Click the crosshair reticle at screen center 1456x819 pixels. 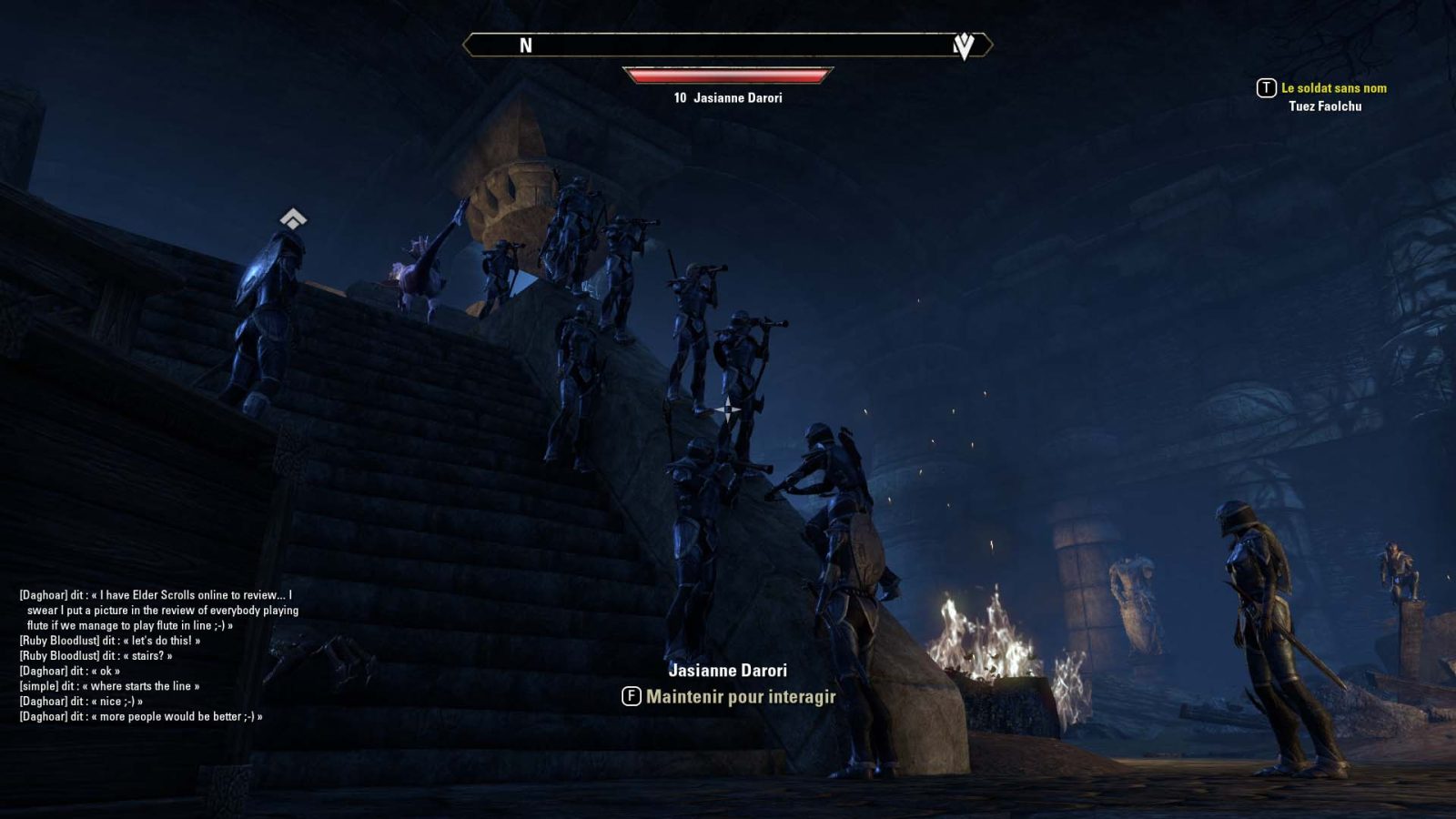[728, 409]
